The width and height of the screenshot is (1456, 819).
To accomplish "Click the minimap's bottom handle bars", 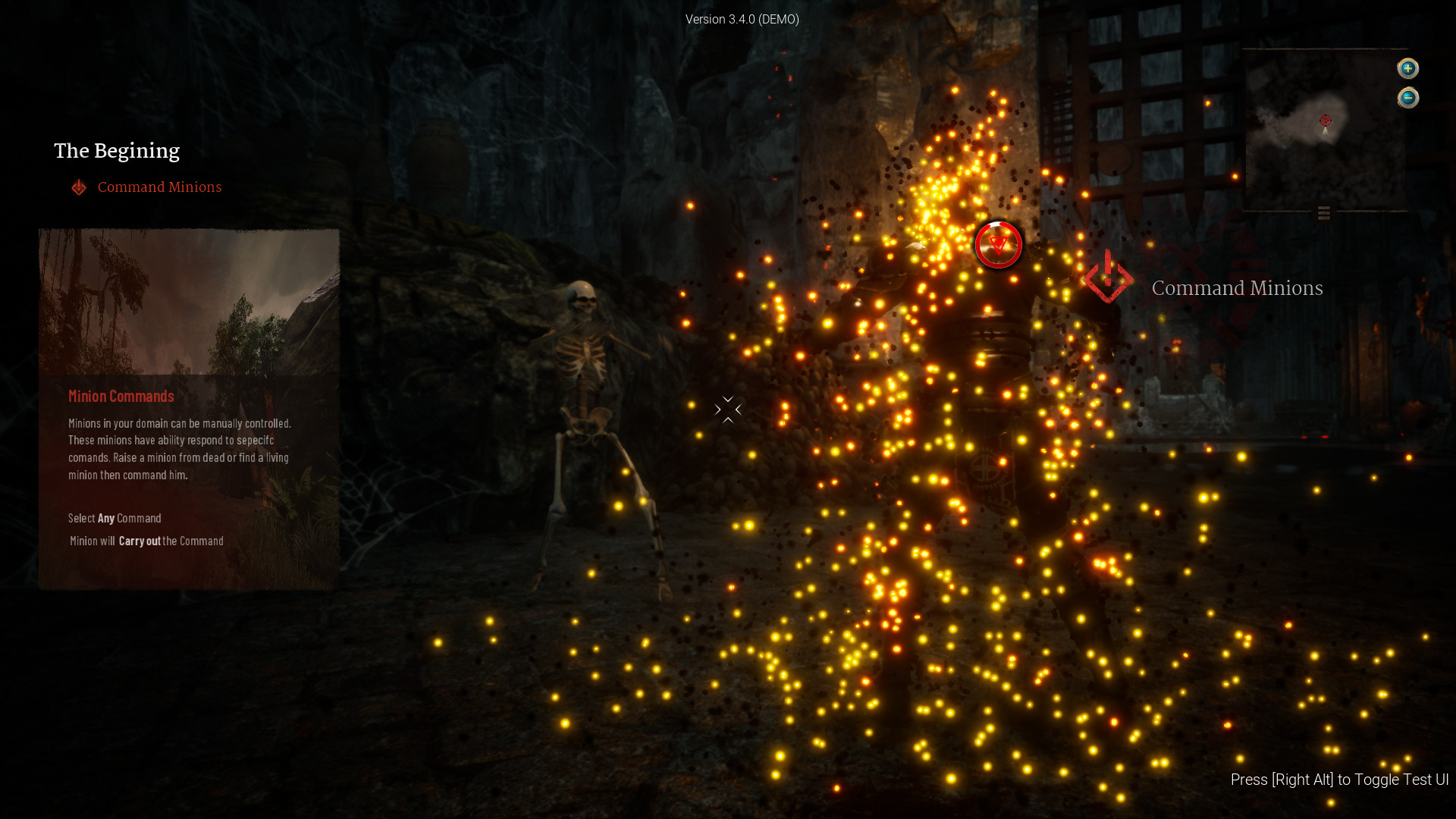I will pos(1324,213).
